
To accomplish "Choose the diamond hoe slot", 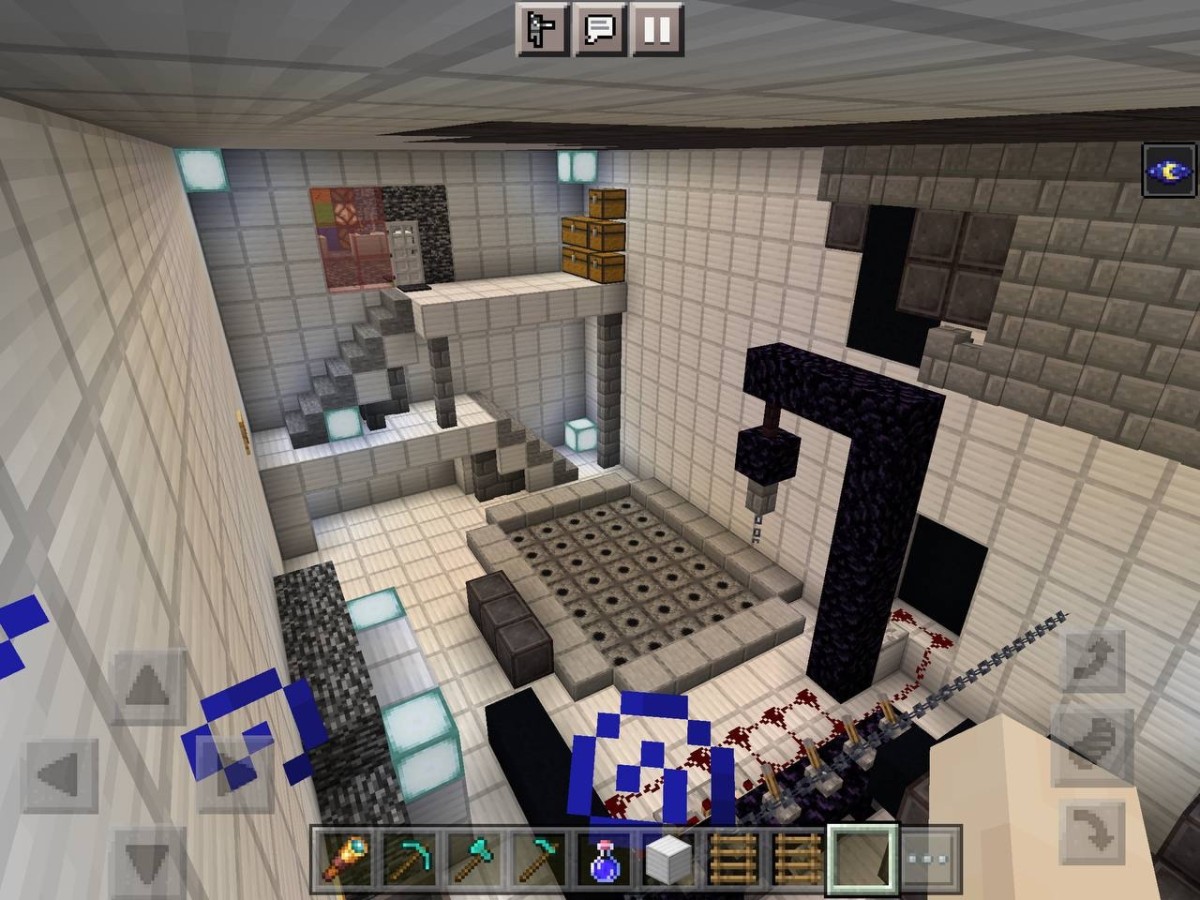I will [x=539, y=859].
